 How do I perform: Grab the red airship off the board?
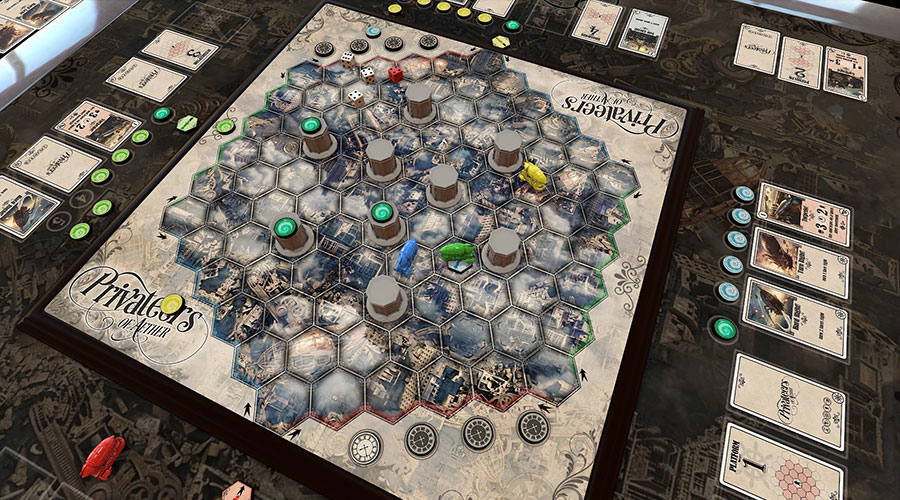102,456
